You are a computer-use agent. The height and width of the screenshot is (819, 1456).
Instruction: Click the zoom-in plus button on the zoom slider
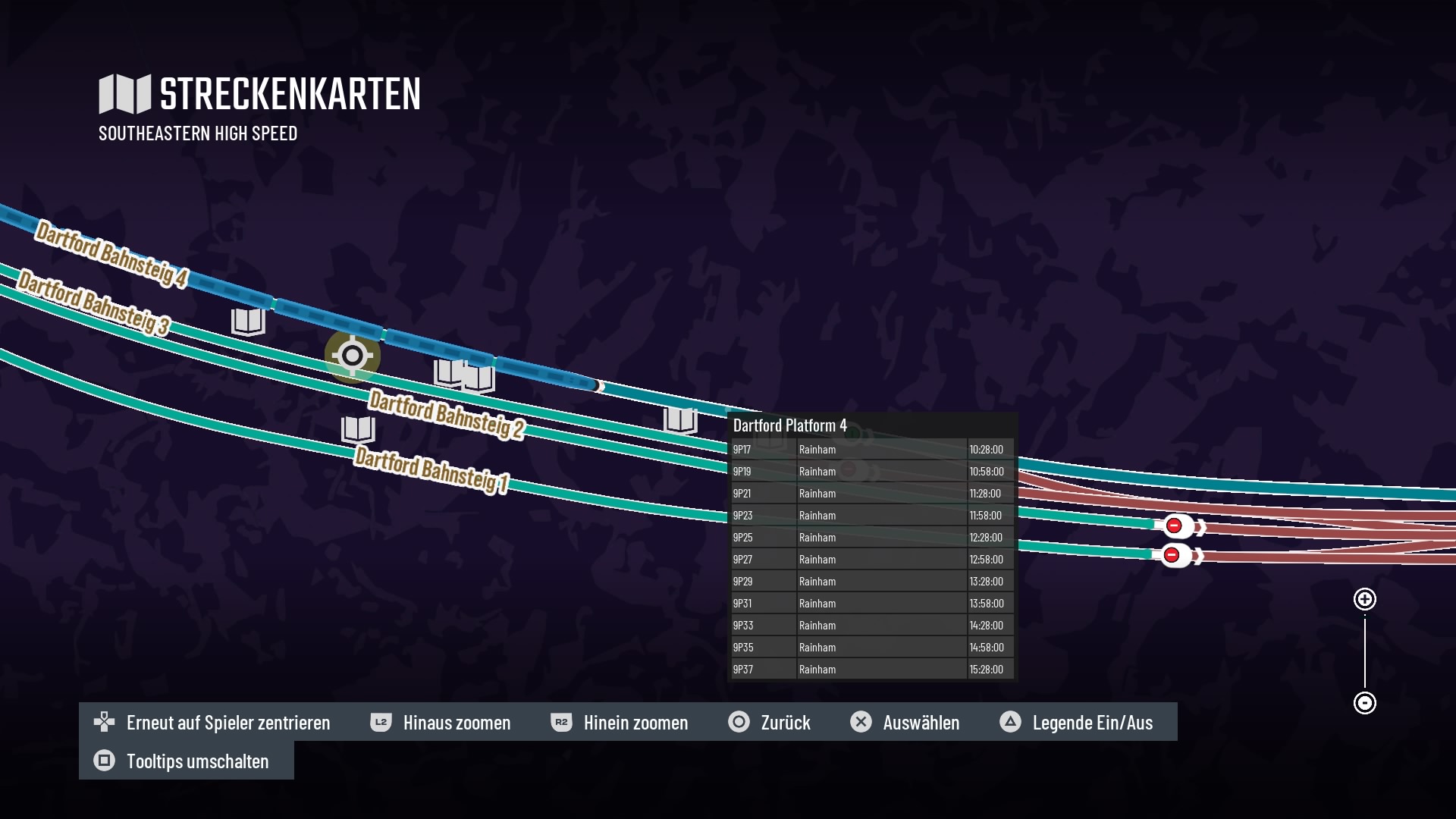coord(1364,600)
